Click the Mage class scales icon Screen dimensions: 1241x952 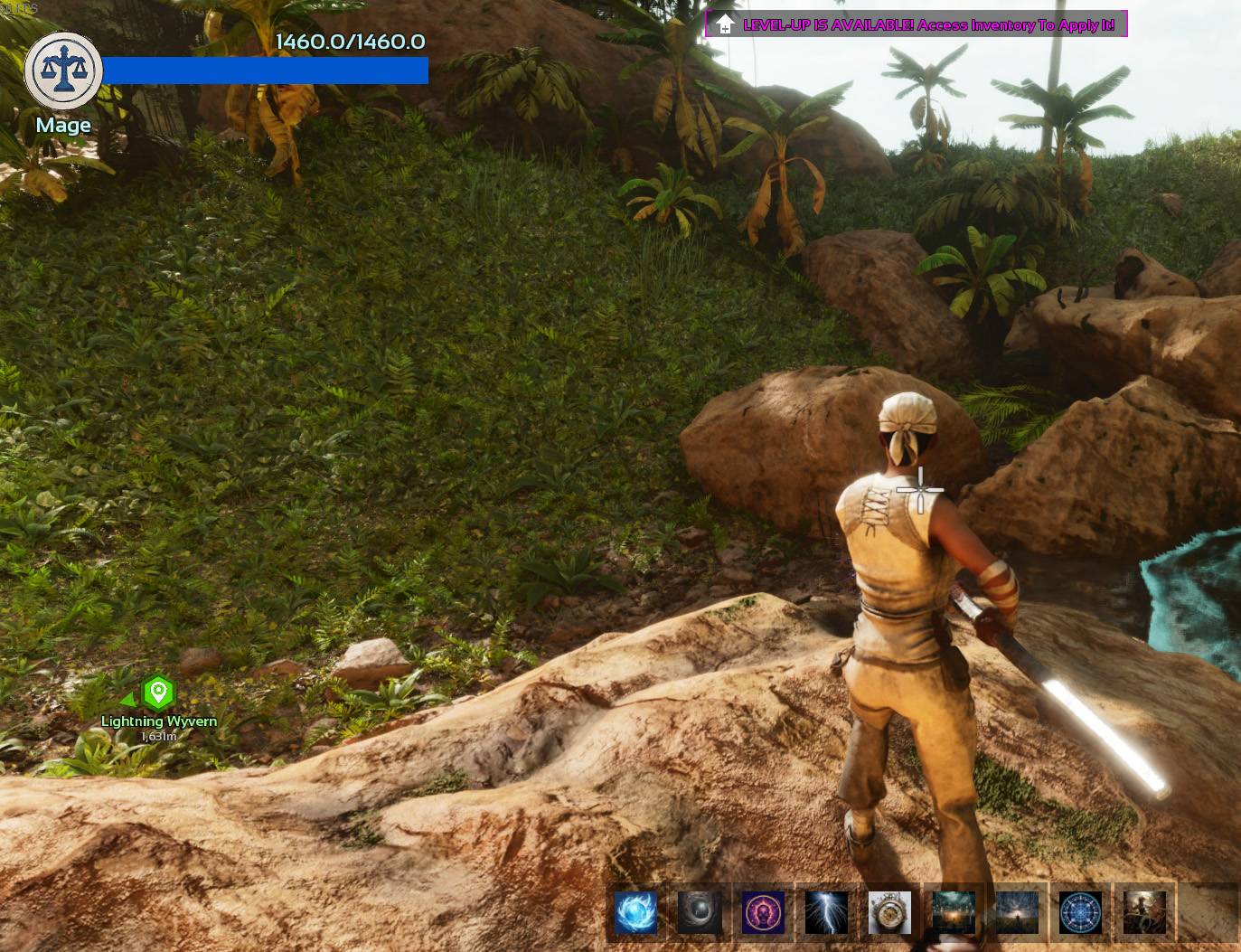(63, 71)
